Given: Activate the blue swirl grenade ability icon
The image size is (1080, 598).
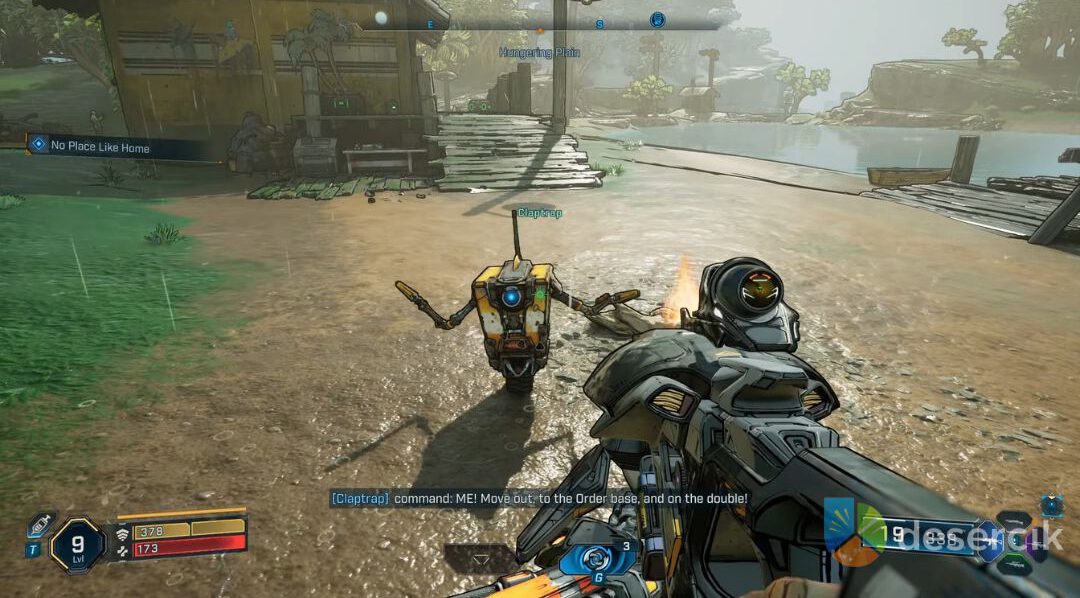Looking at the screenshot, I should pyautogui.click(x=597, y=558).
